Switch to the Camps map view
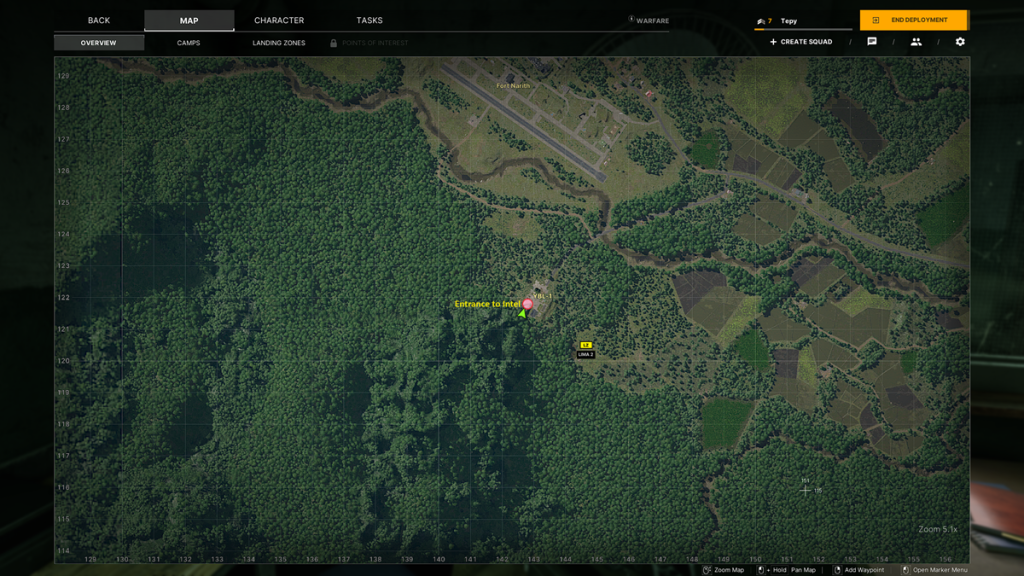The image size is (1024, 576). (188, 43)
